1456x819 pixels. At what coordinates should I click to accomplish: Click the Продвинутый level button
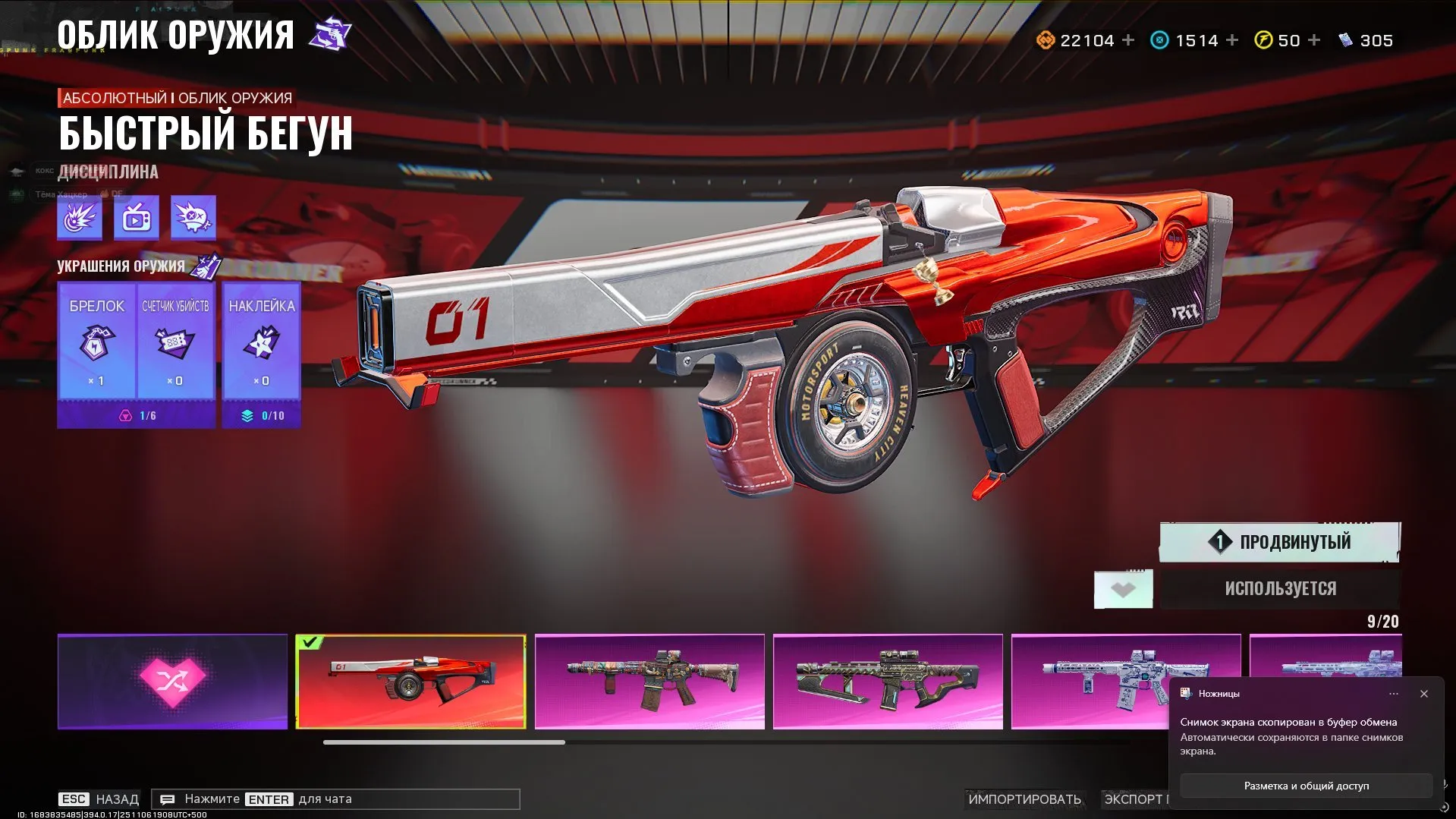[1280, 542]
